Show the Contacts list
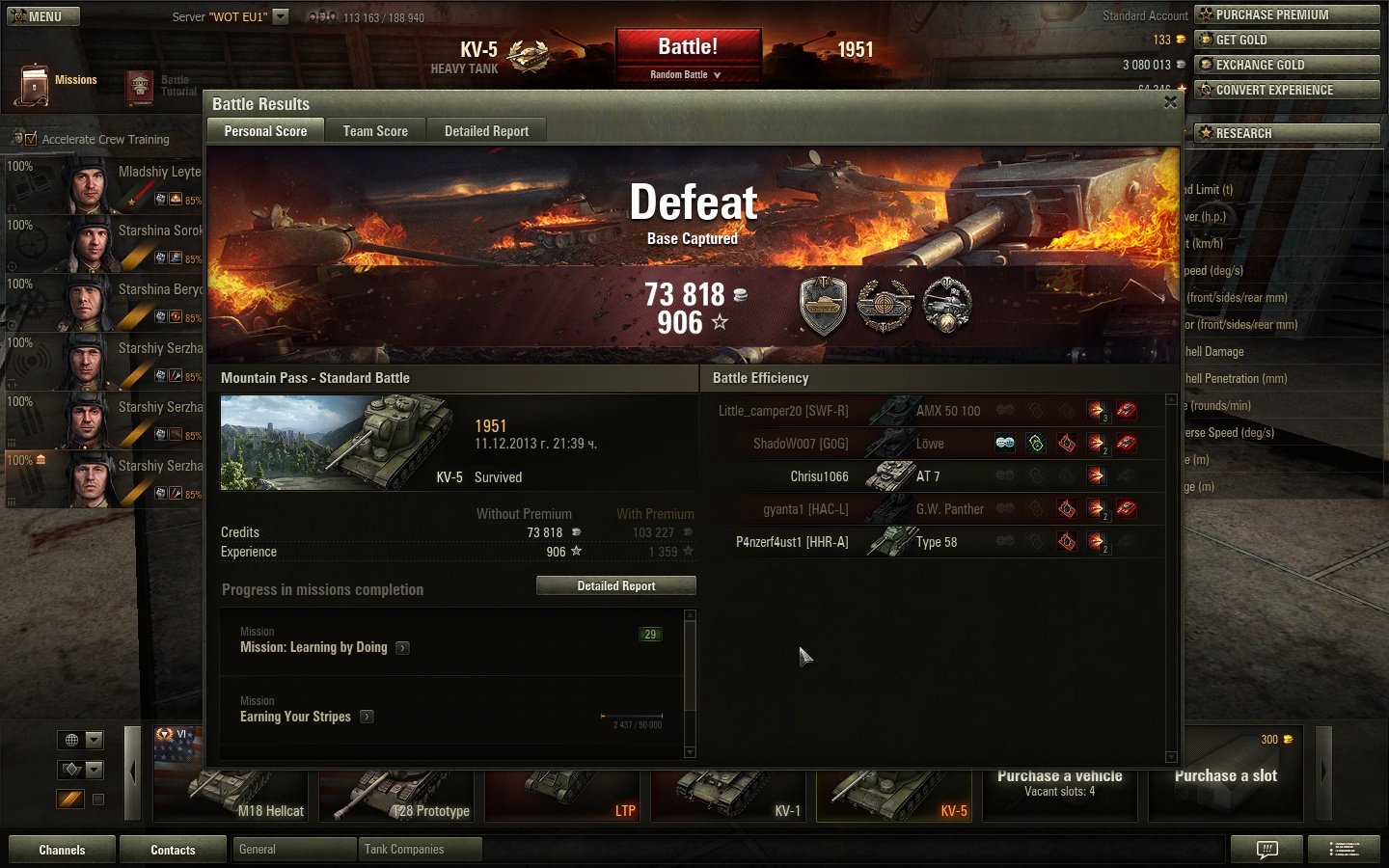1389x868 pixels. 173,850
